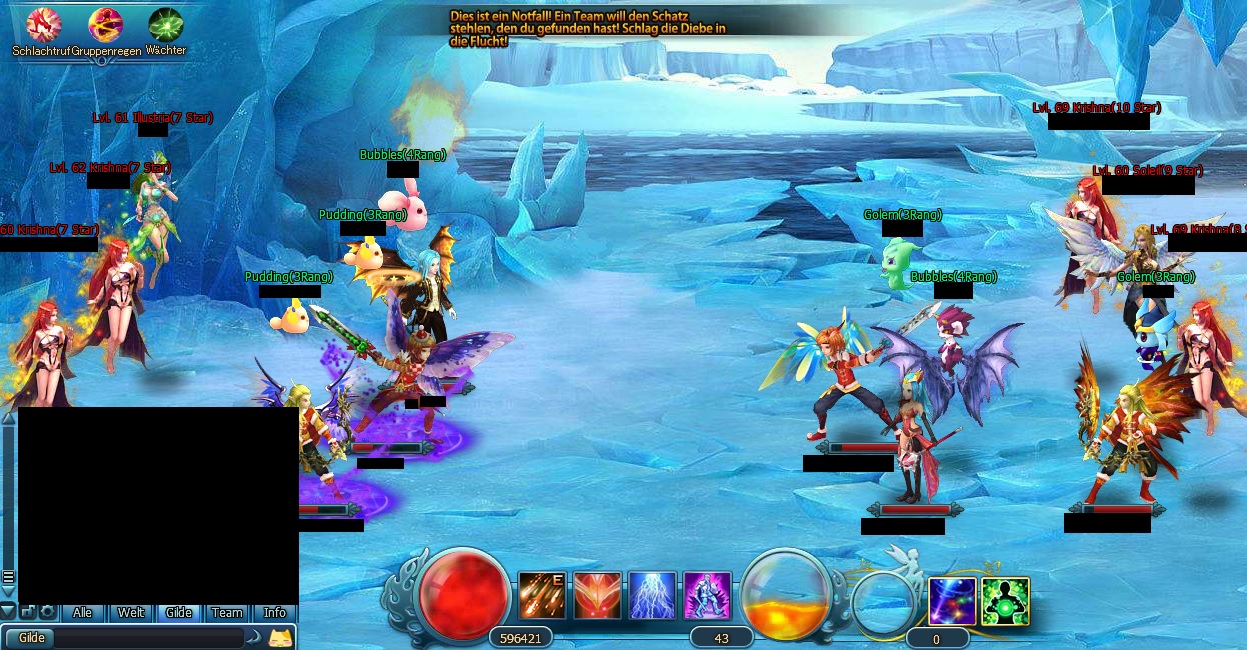Open chat settings gear icon
The width and height of the screenshot is (1247, 650).
[47, 612]
